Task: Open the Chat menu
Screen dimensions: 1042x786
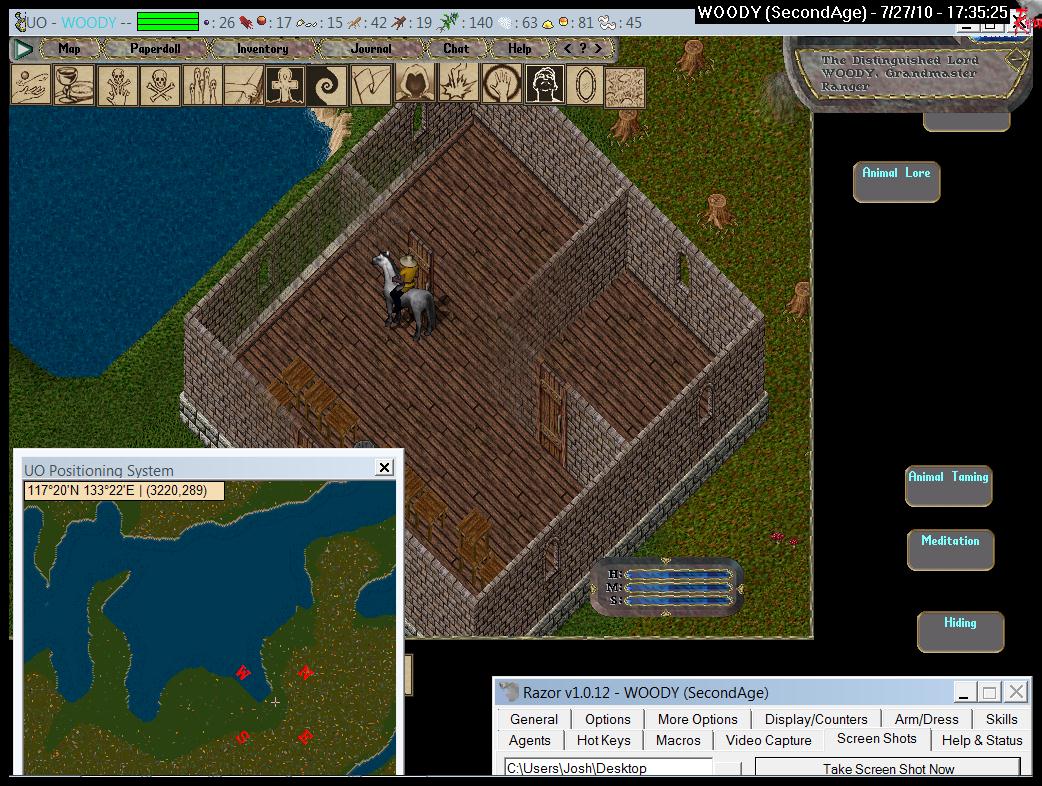Action: (456, 48)
